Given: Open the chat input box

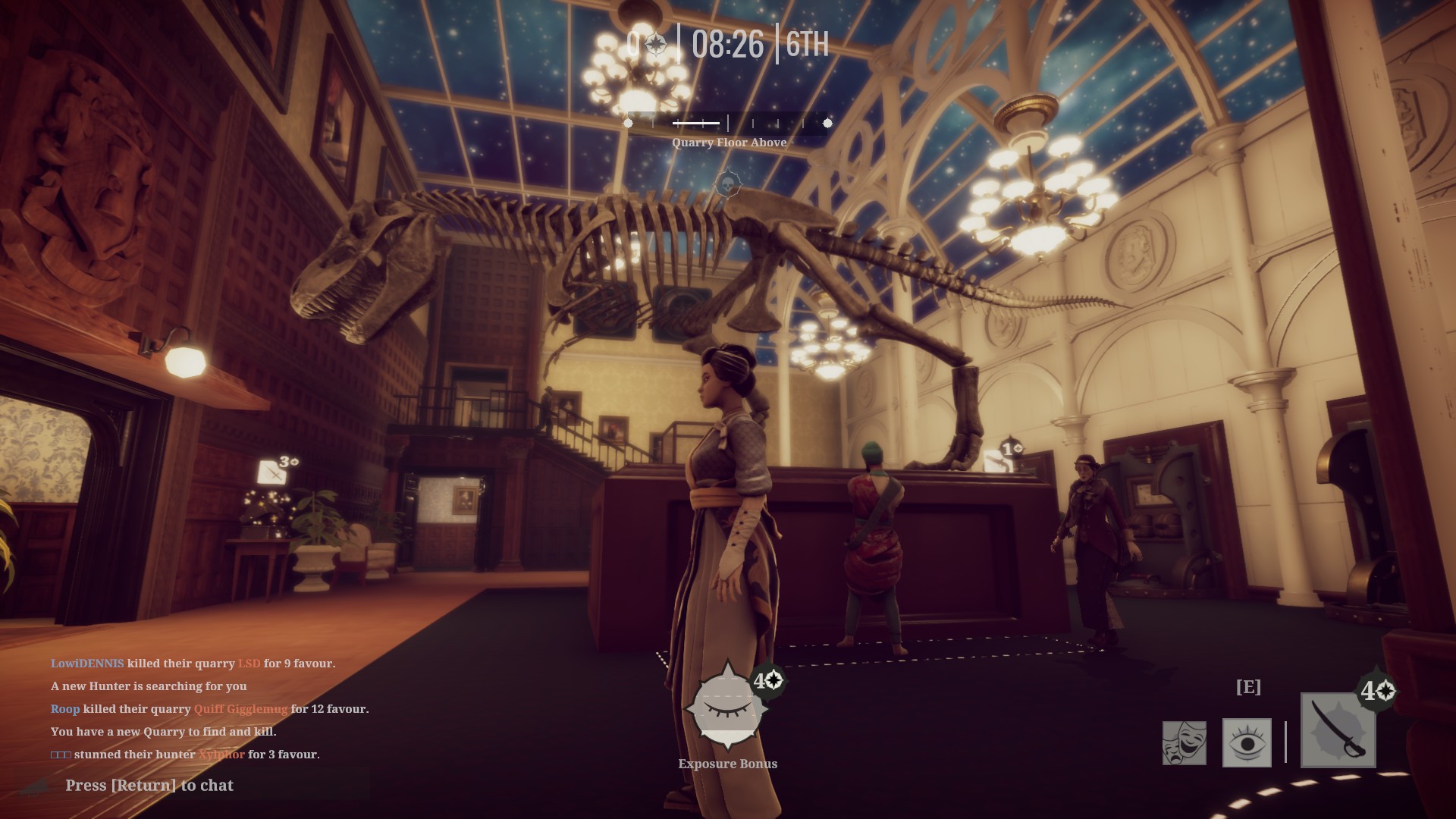Looking at the screenshot, I should [149, 786].
